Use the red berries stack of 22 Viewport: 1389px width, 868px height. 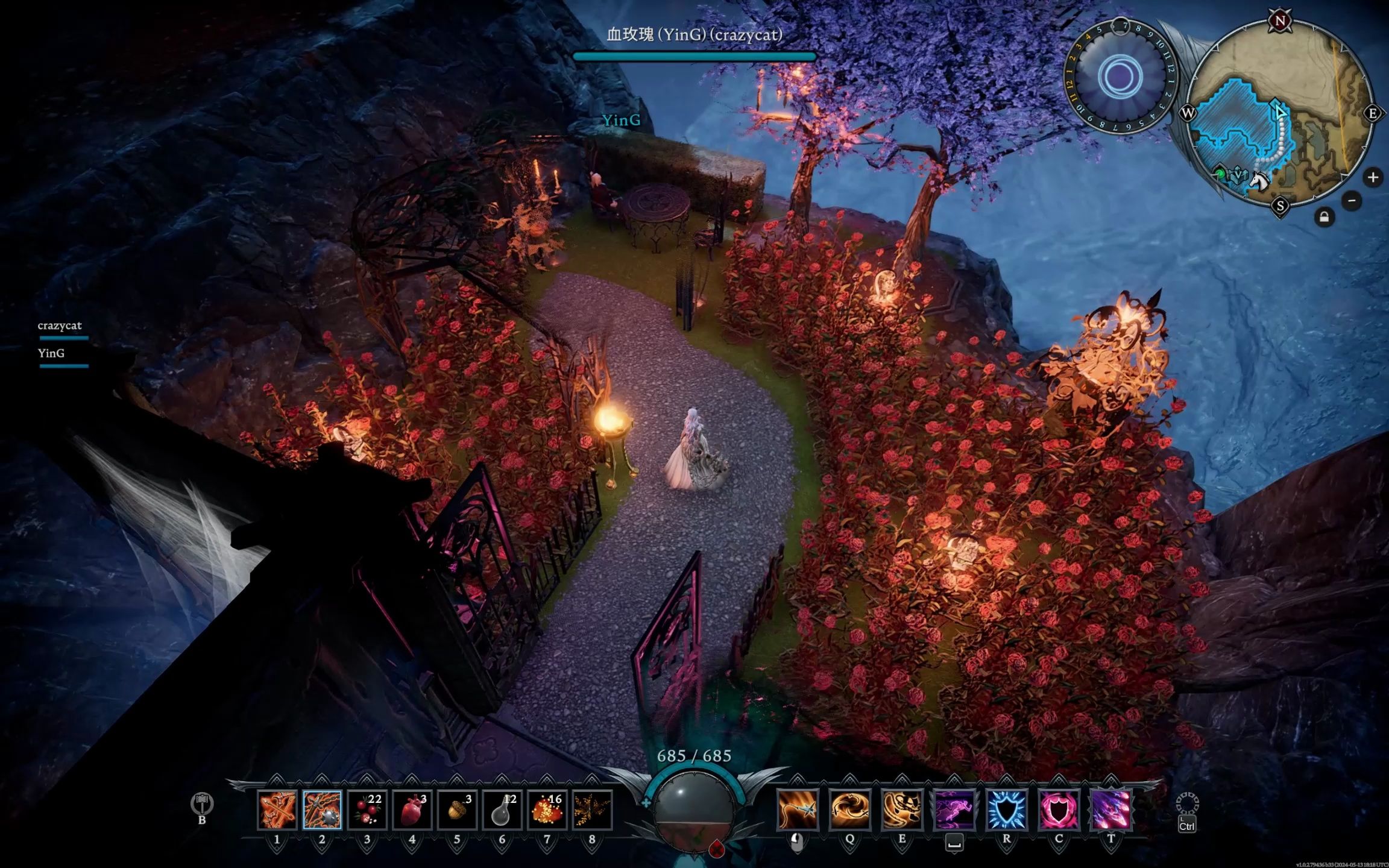click(367, 810)
